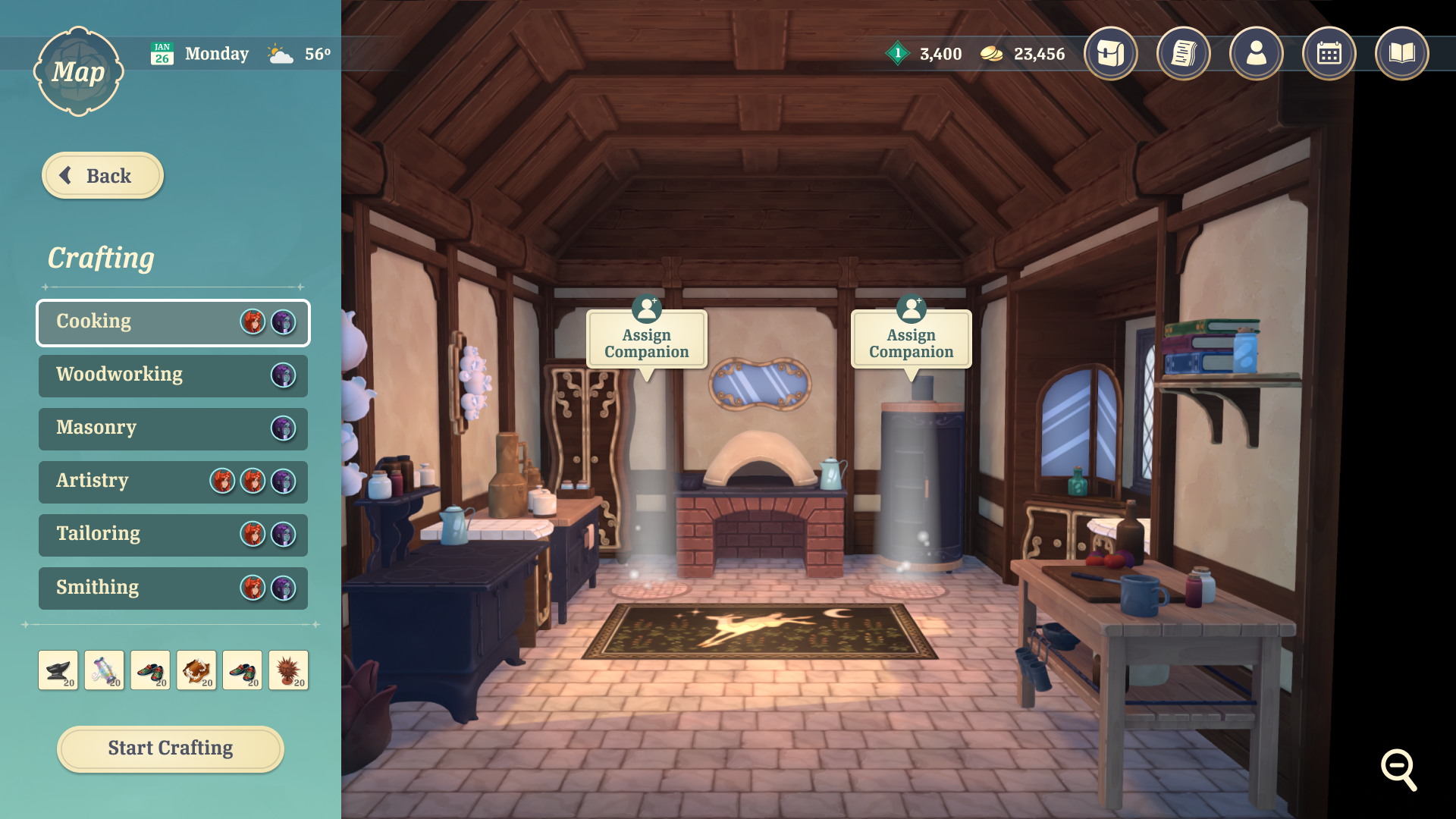Open the calendar
The width and height of the screenshot is (1456, 819).
pyautogui.click(x=1329, y=54)
